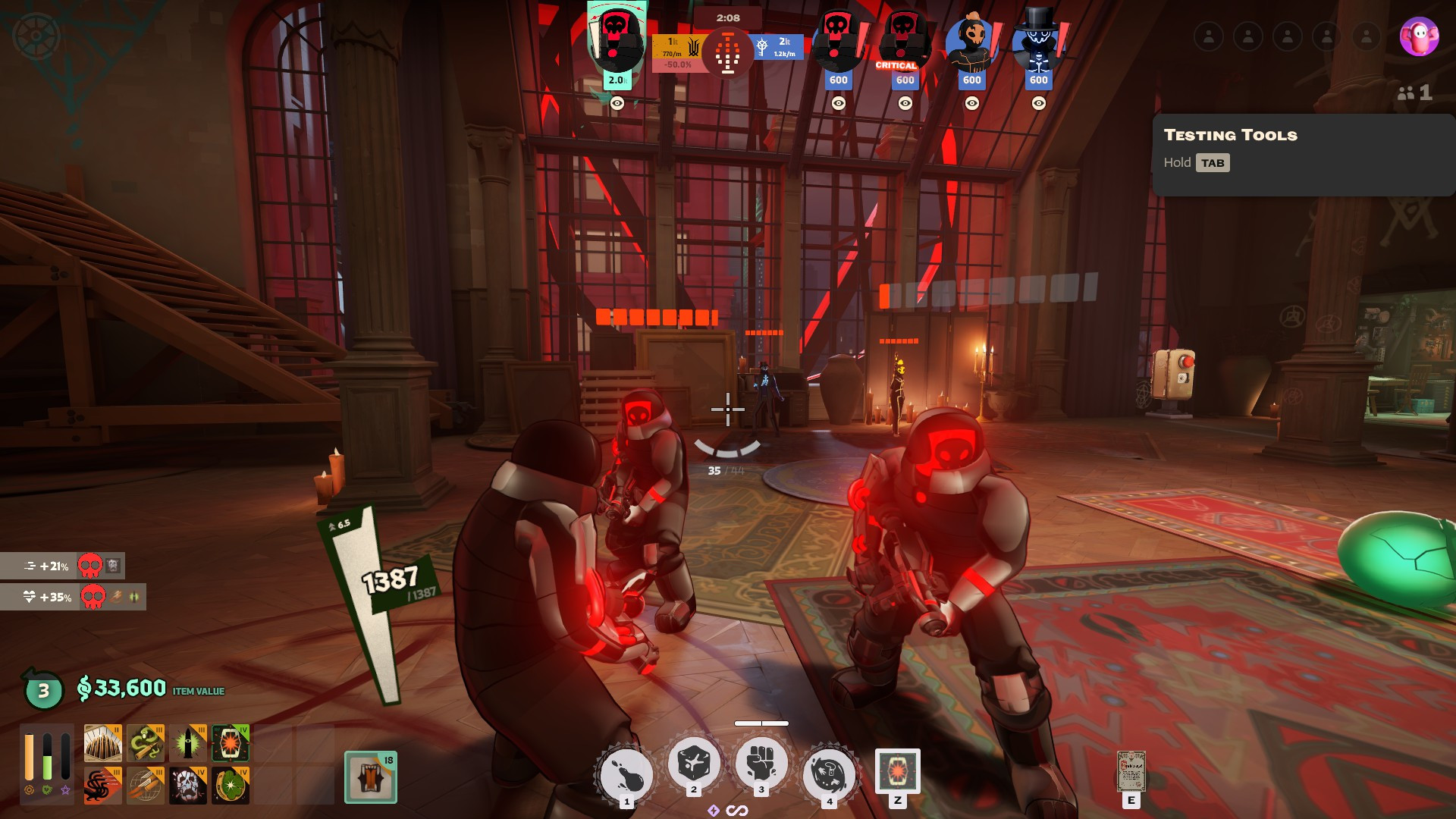This screenshot has width=1456, height=819.
Task: Open the Testing Tools panel
Action: [x=1212, y=163]
